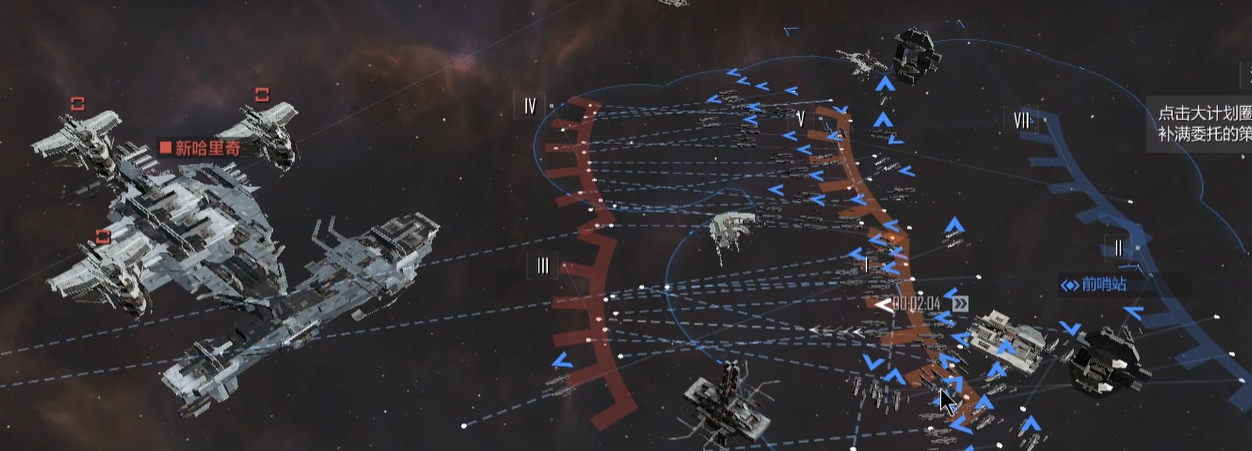Select the plan circle marker IV

click(529, 106)
